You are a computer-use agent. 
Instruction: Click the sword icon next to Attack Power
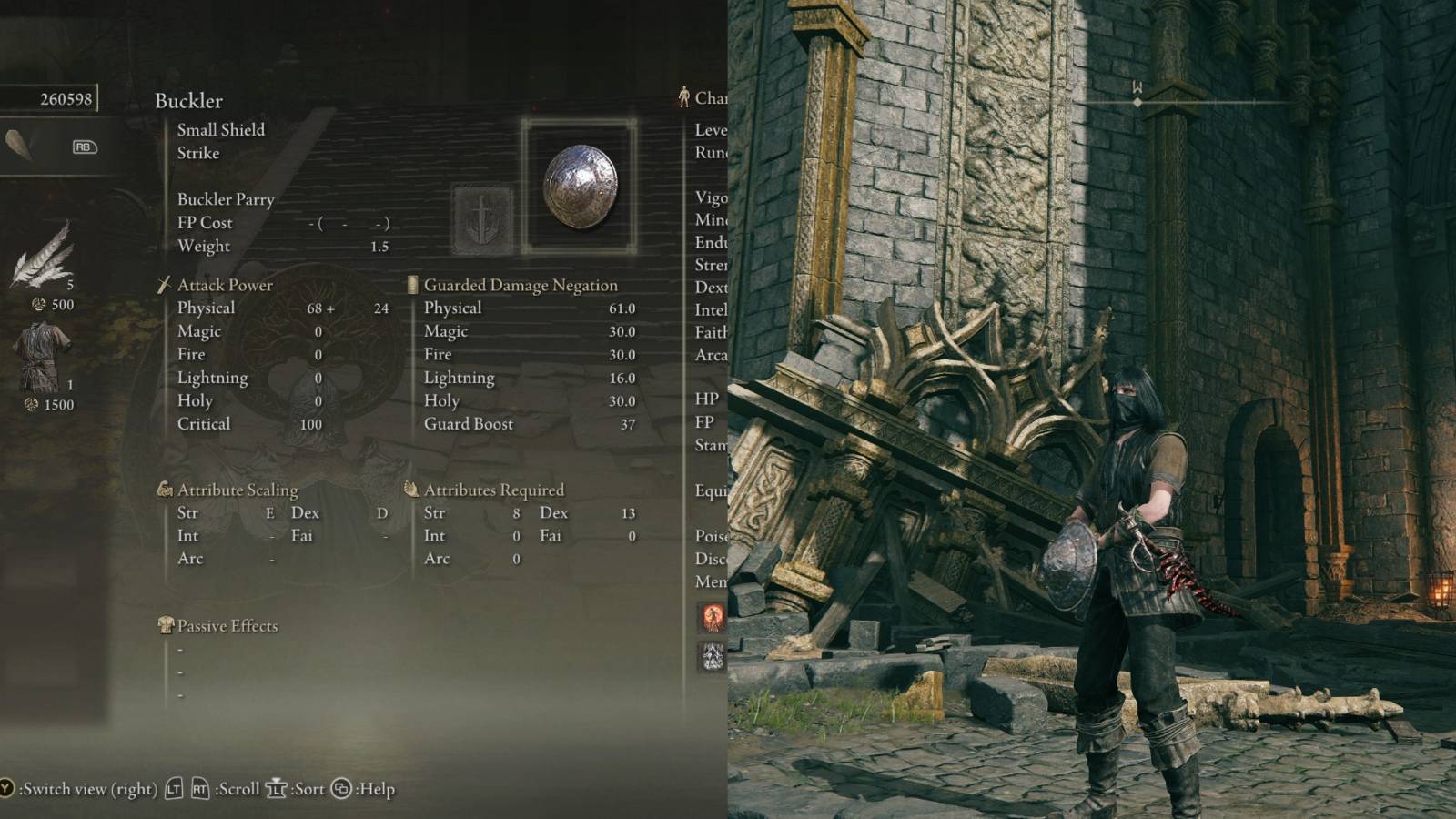[x=166, y=284]
